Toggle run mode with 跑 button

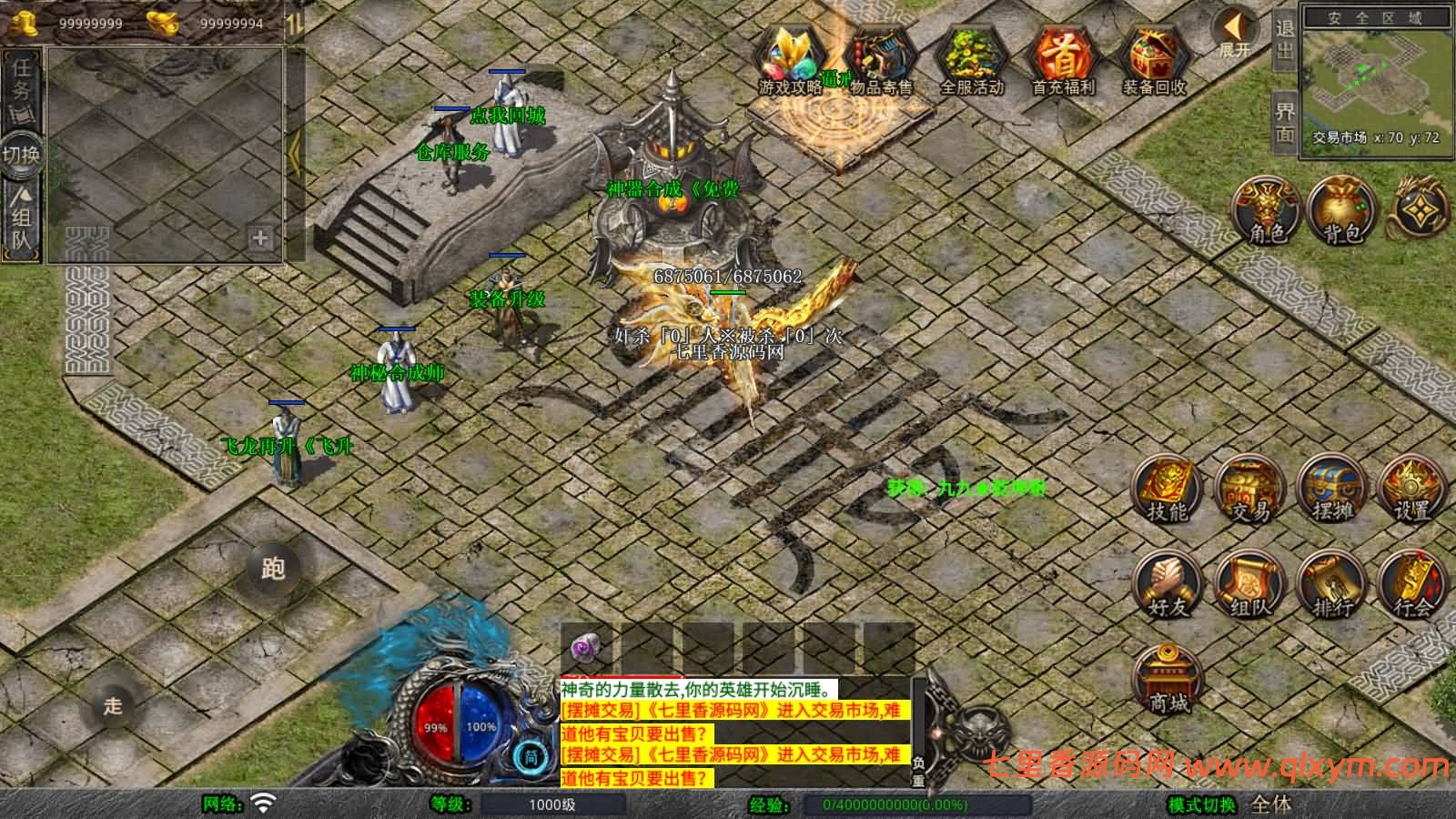(x=272, y=567)
